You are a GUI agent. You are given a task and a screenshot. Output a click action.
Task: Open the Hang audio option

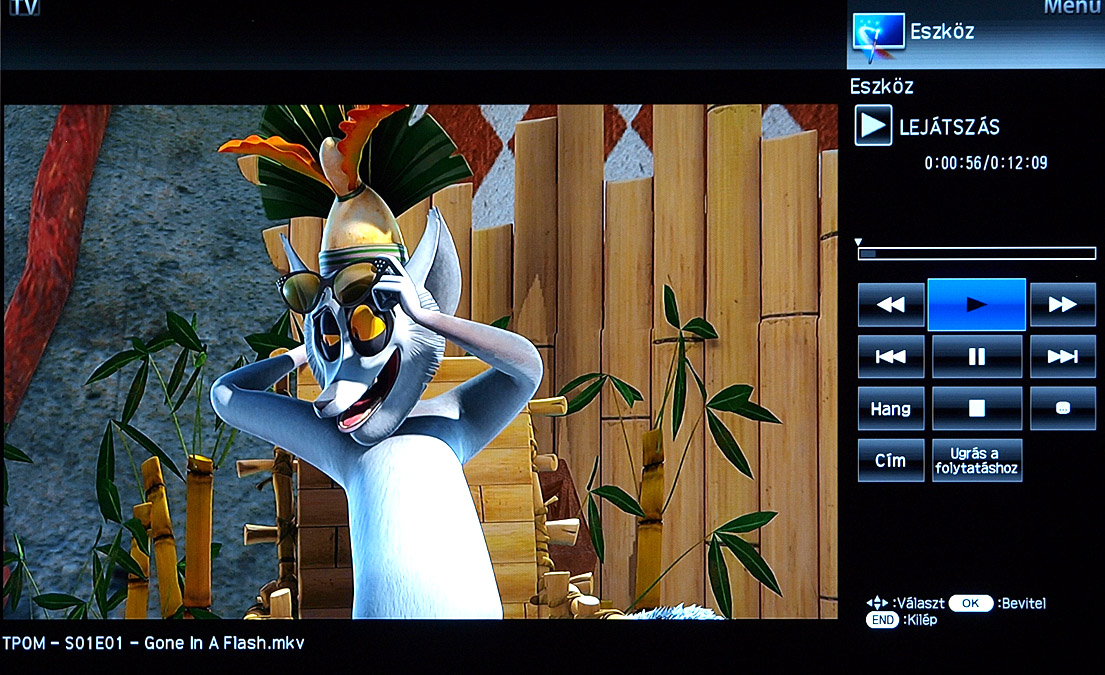pyautogui.click(x=890, y=408)
